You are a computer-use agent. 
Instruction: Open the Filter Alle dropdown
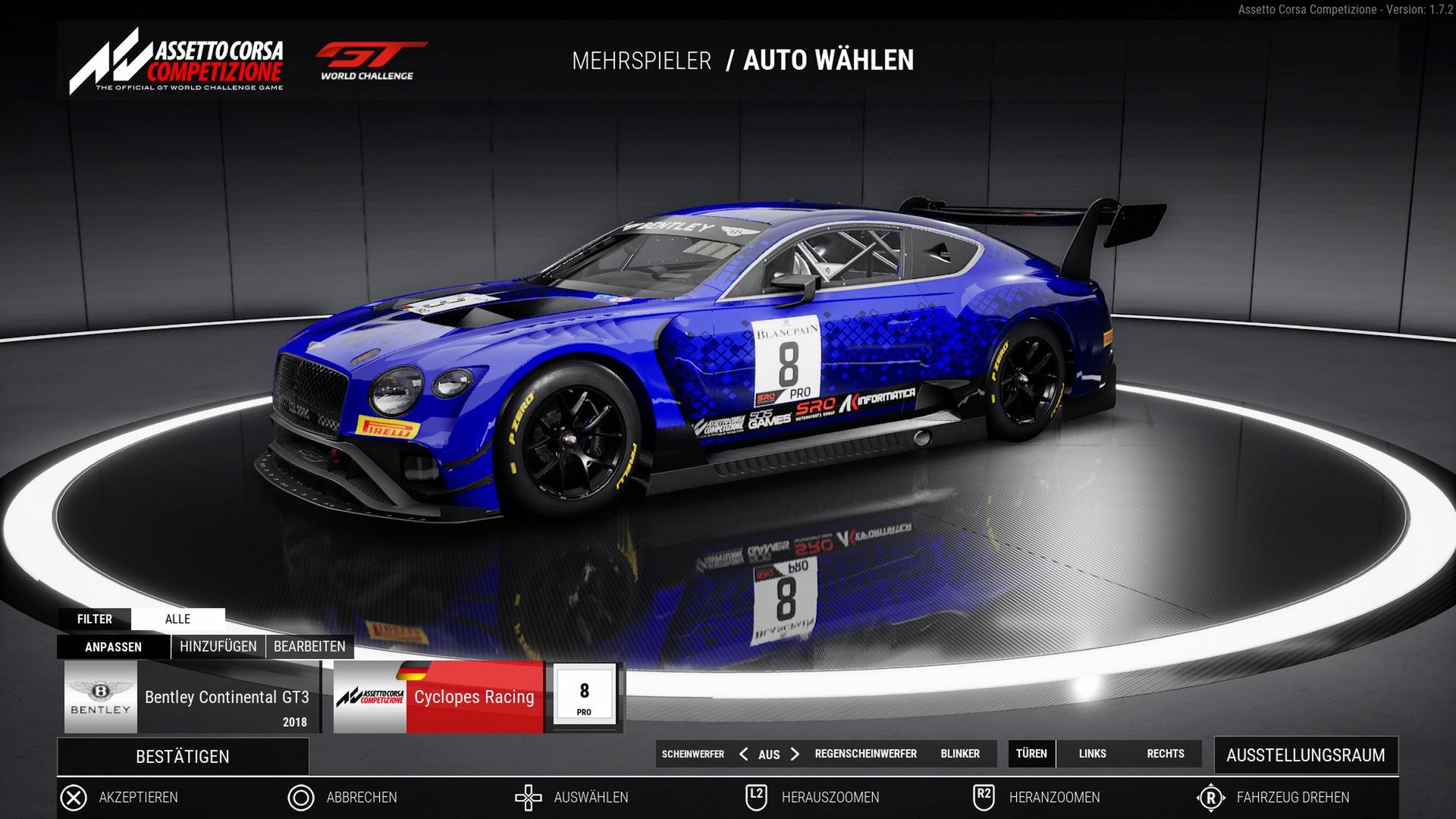click(x=177, y=619)
